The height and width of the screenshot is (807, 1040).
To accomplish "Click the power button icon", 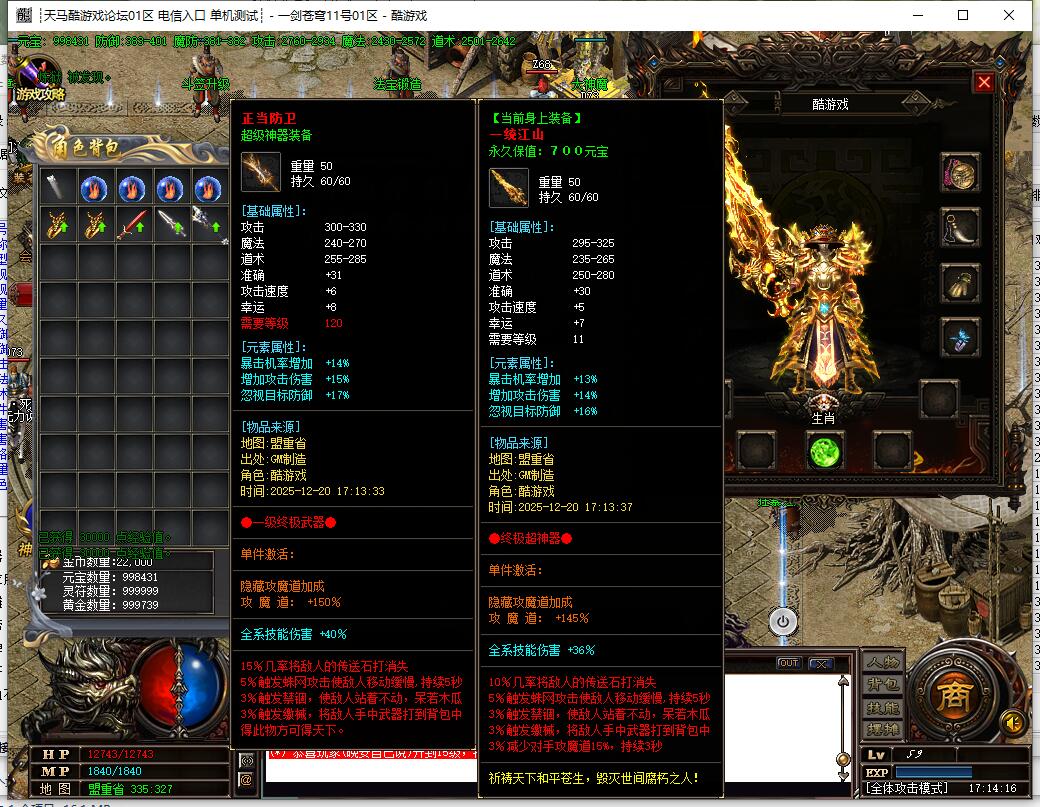I will coord(783,621).
